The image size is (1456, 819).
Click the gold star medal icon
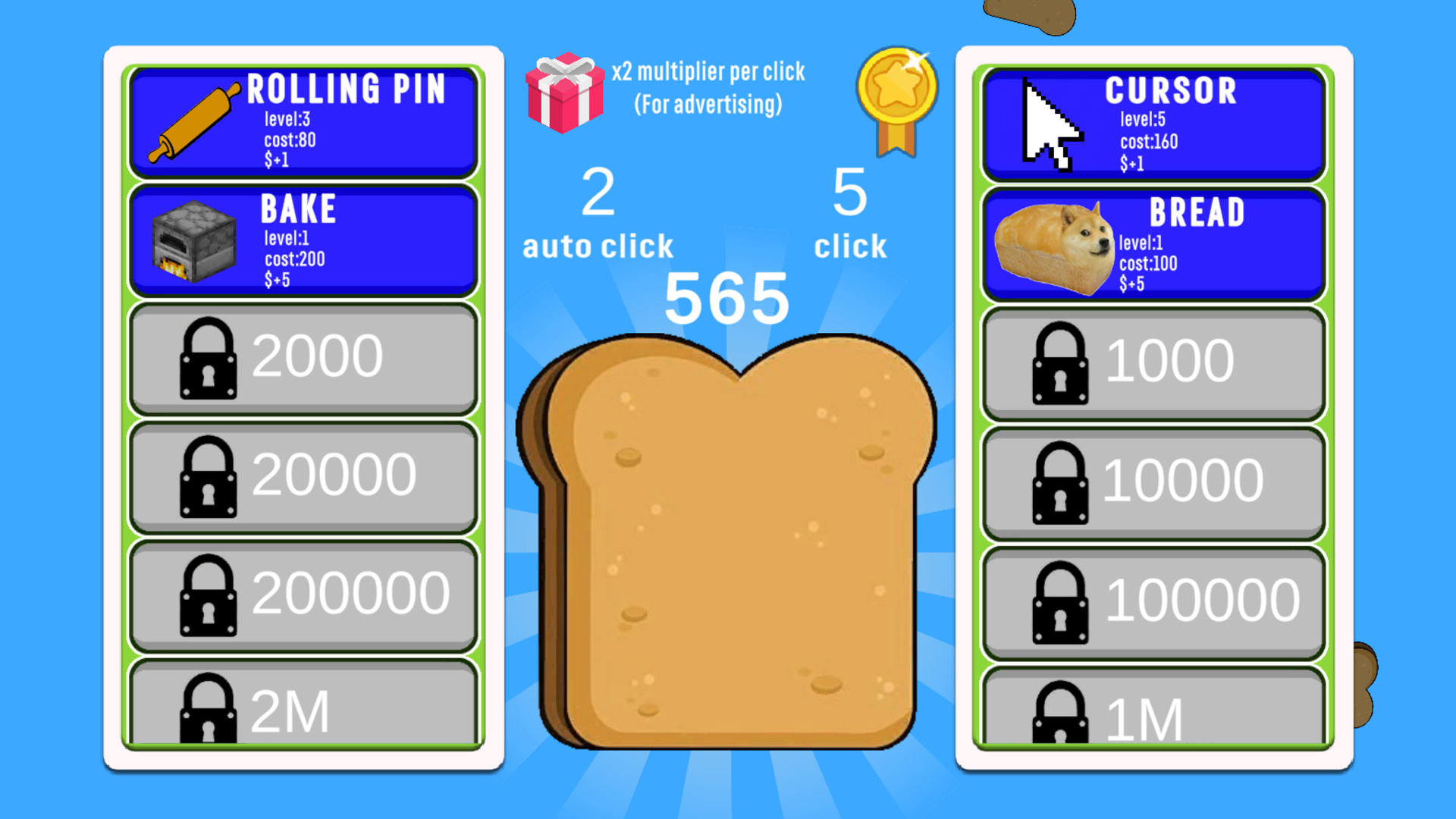click(895, 99)
